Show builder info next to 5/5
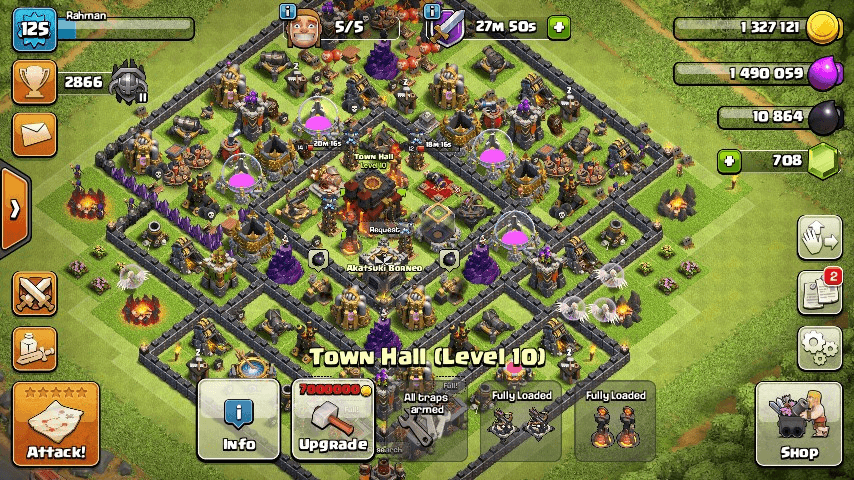The height and width of the screenshot is (480, 854). (289, 12)
